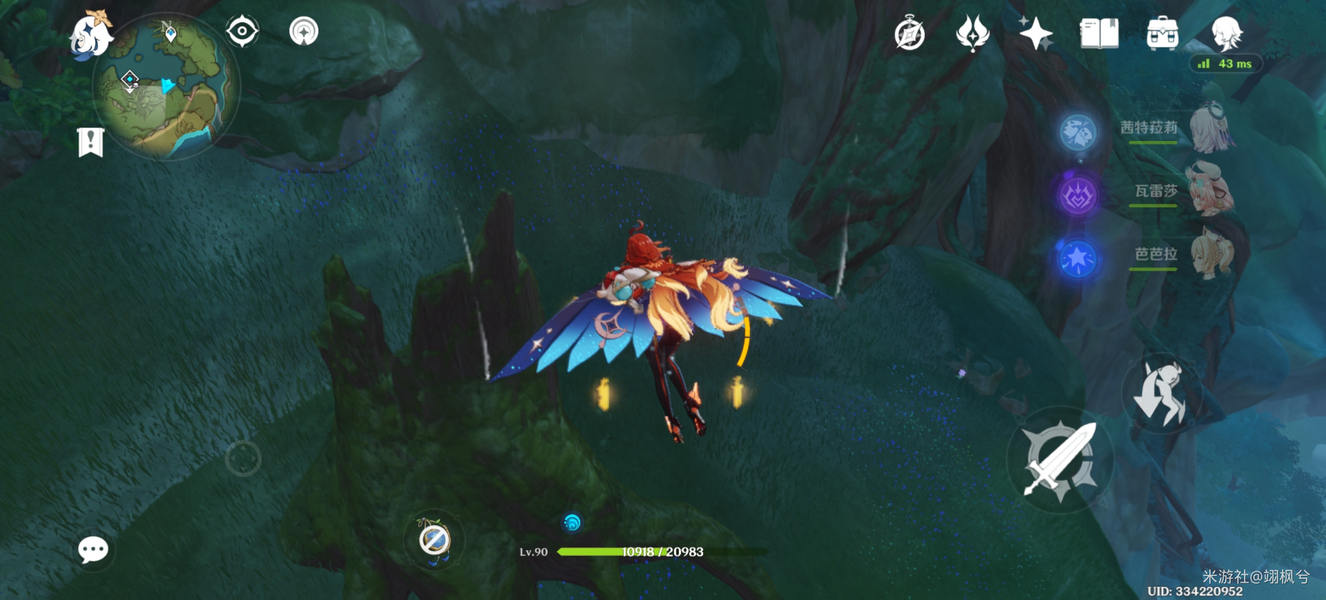This screenshot has height=600, width=1326.
Task: Open the adventurer handbook book icon
Action: [1099, 34]
